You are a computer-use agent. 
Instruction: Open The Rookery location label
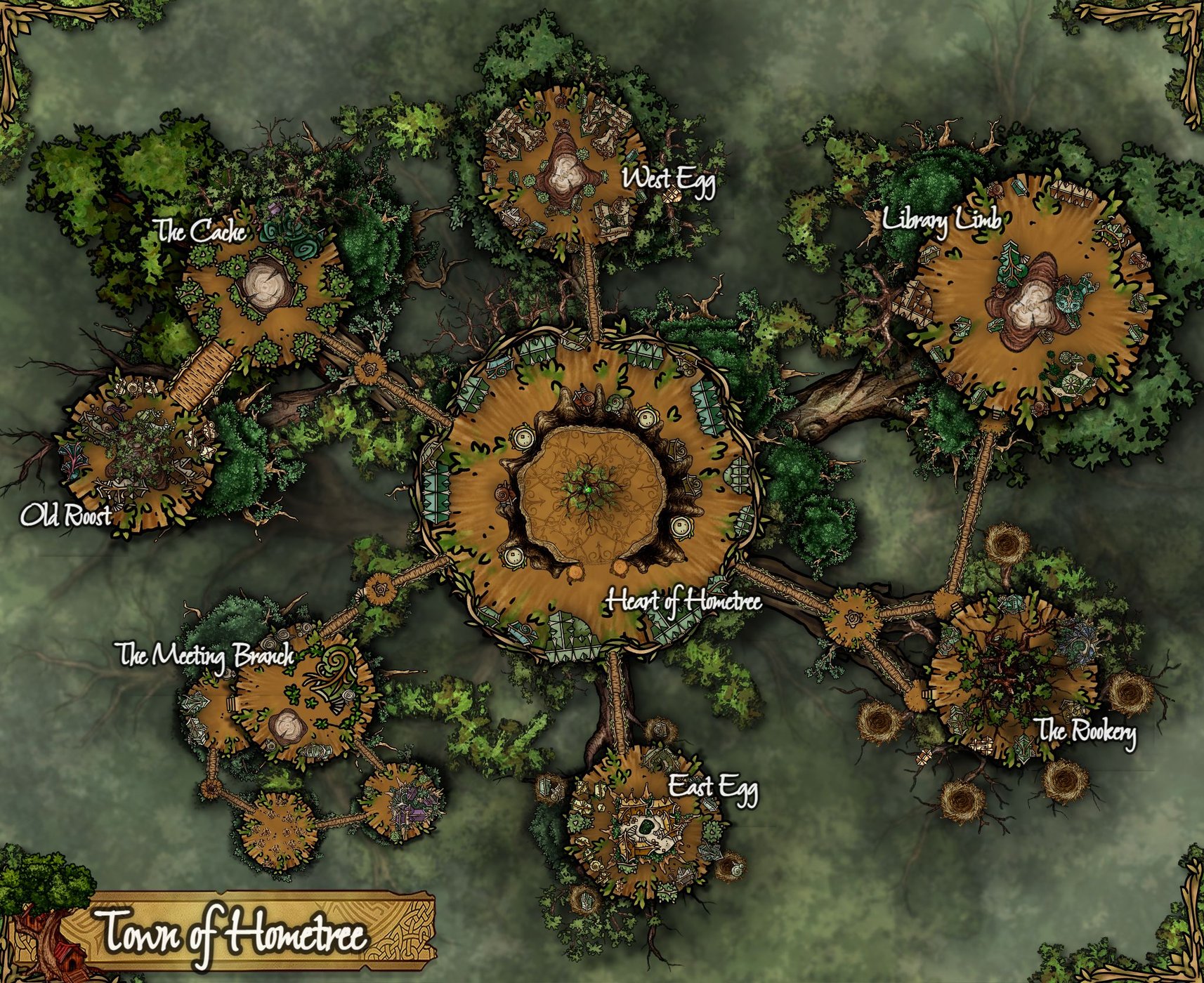coord(1086,732)
